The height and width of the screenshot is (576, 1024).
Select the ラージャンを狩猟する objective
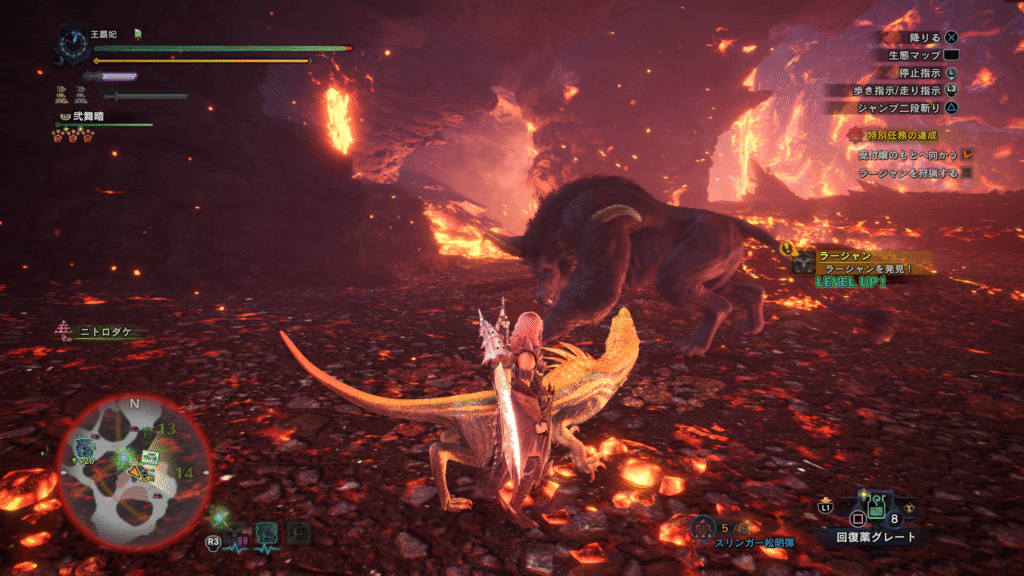(x=908, y=173)
